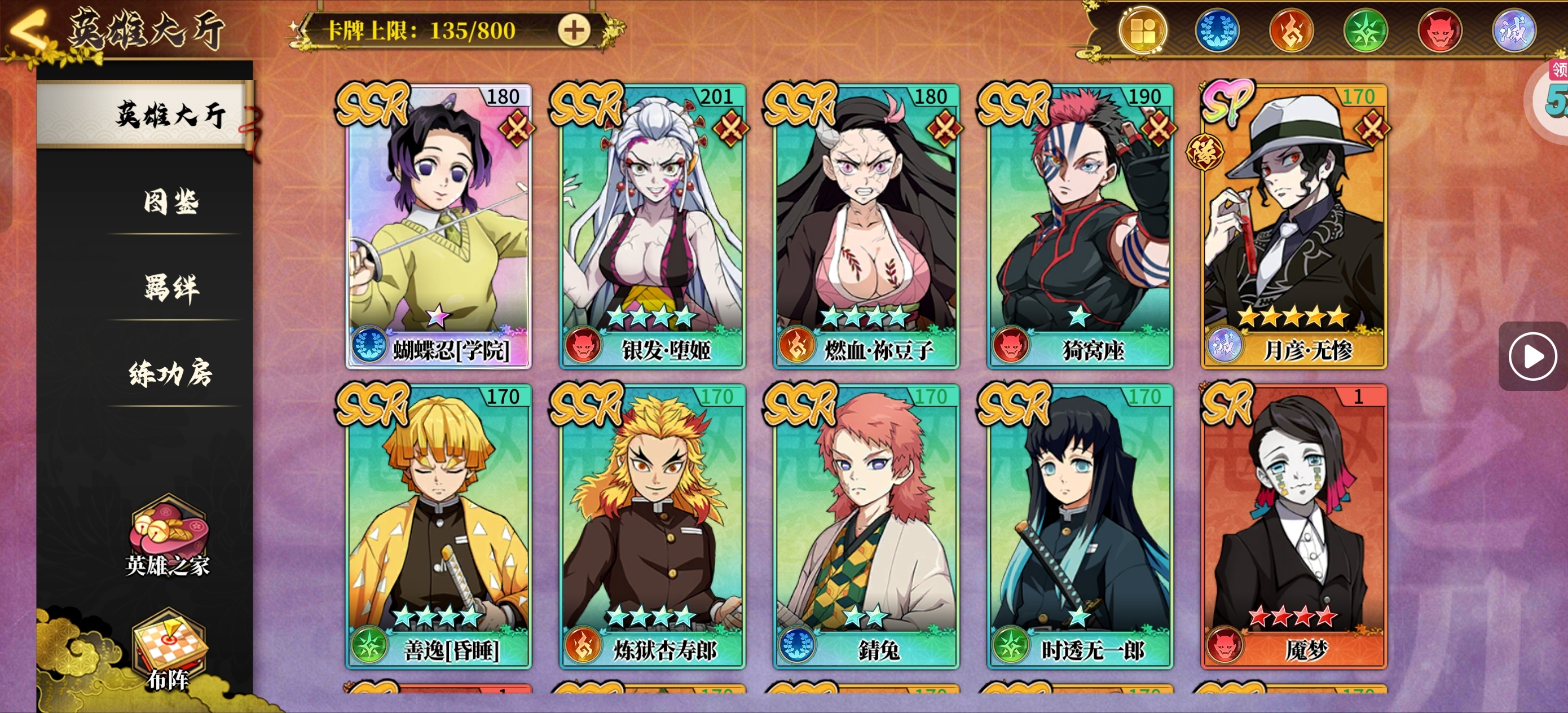The image size is (1568, 713).
Task: Filter heroes by the orange flame faction
Action: click(x=1291, y=31)
